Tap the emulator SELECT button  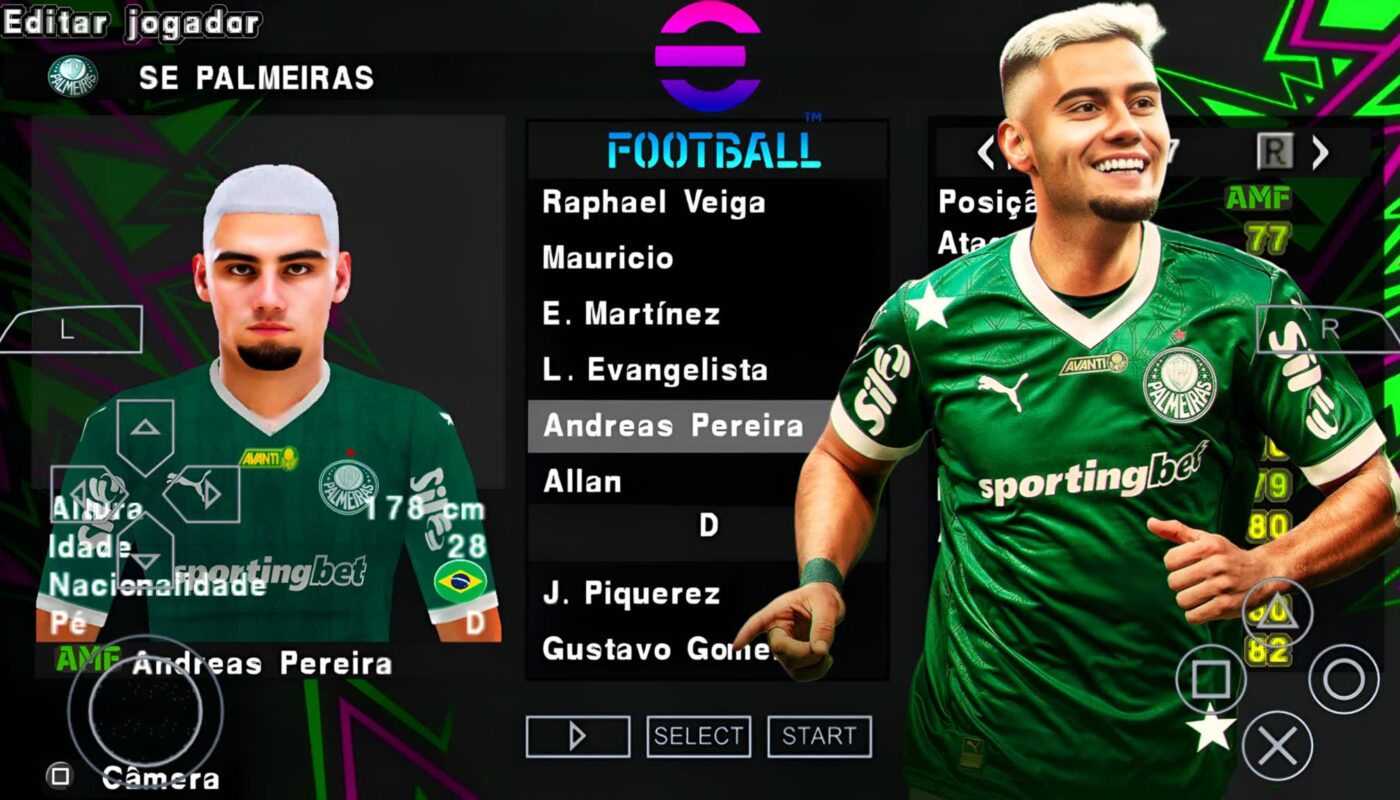(x=698, y=737)
